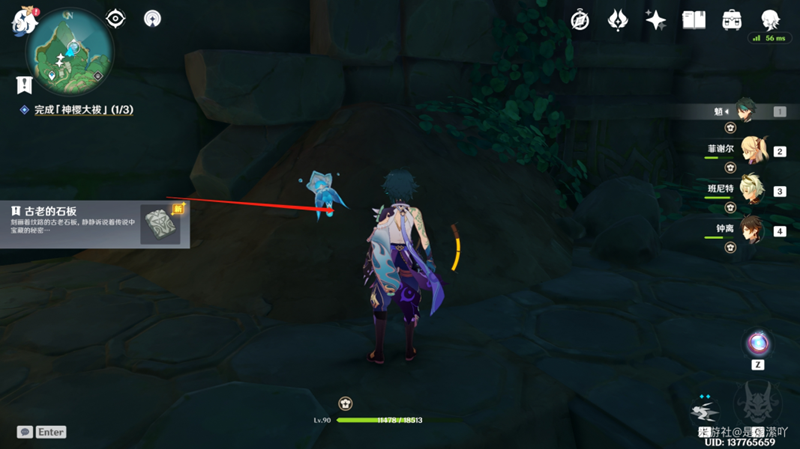800x449 pixels.
Task: Trigger the oni mask elemental burst
Action: click(758, 405)
